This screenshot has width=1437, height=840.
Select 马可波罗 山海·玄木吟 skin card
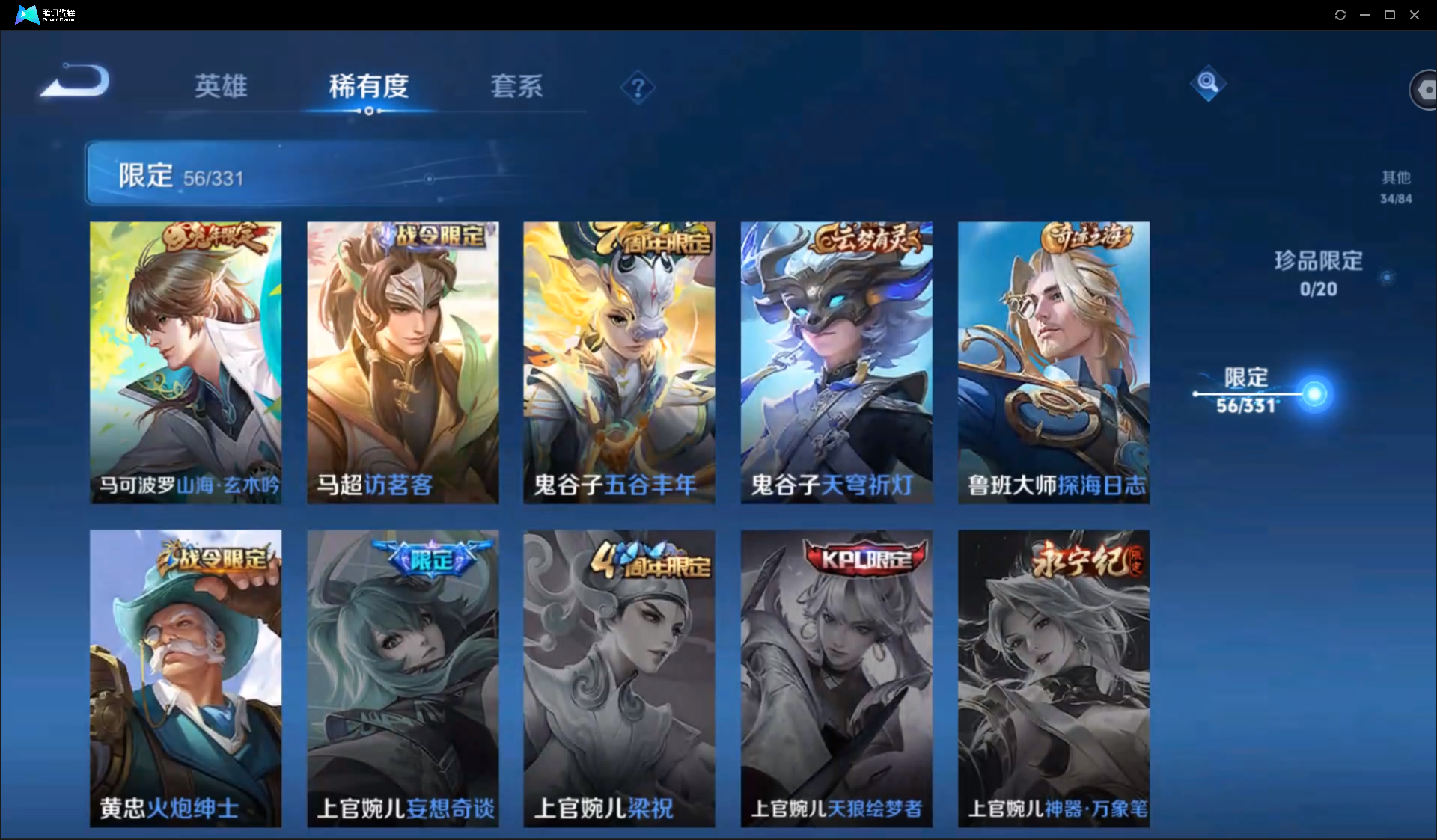[186, 362]
